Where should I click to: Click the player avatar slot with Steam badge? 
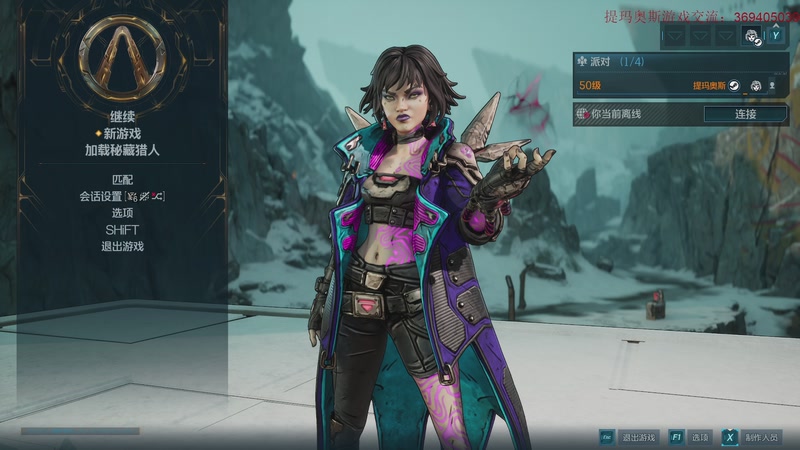[752, 37]
